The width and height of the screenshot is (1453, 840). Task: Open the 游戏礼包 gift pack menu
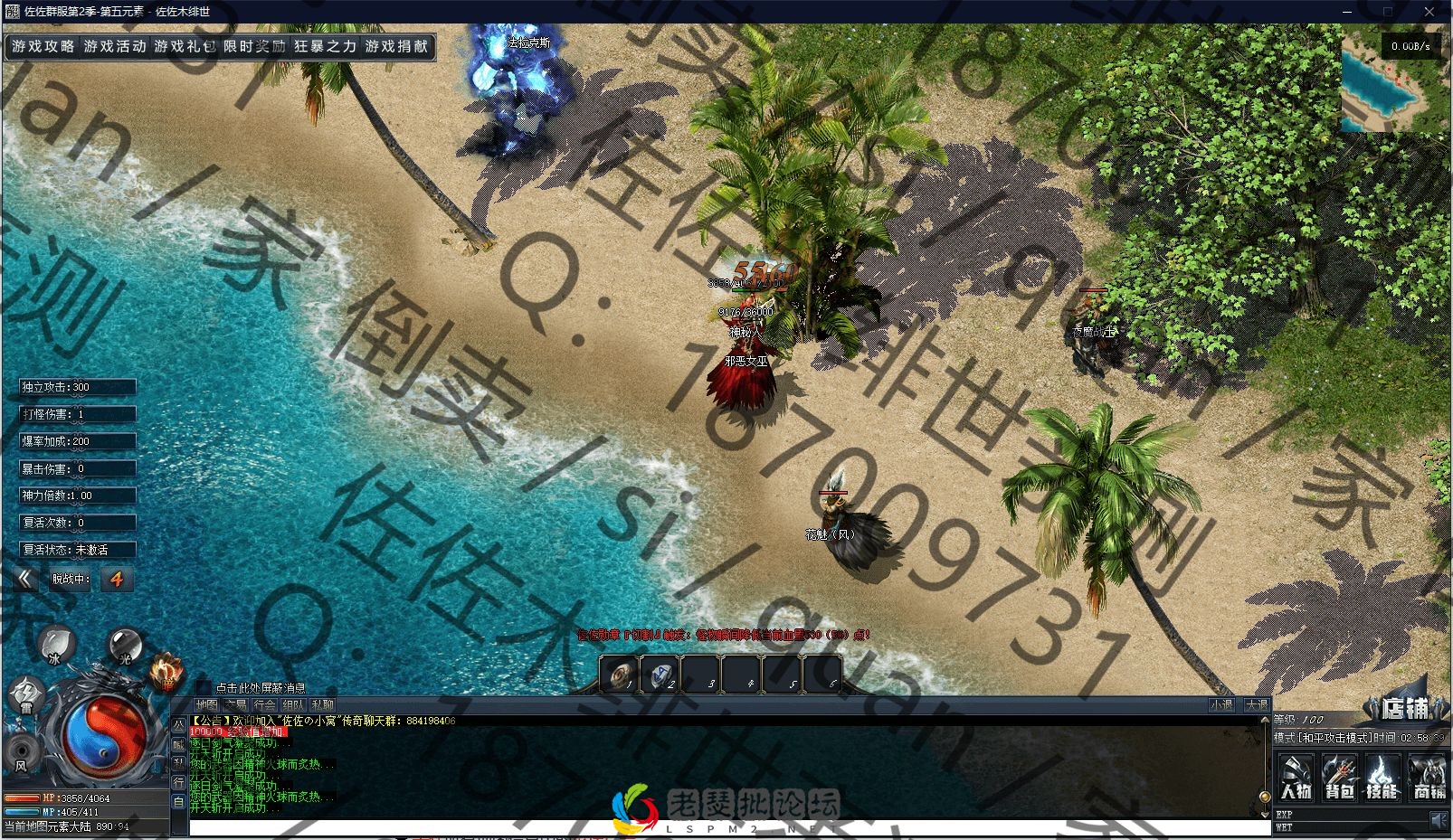pos(185,46)
